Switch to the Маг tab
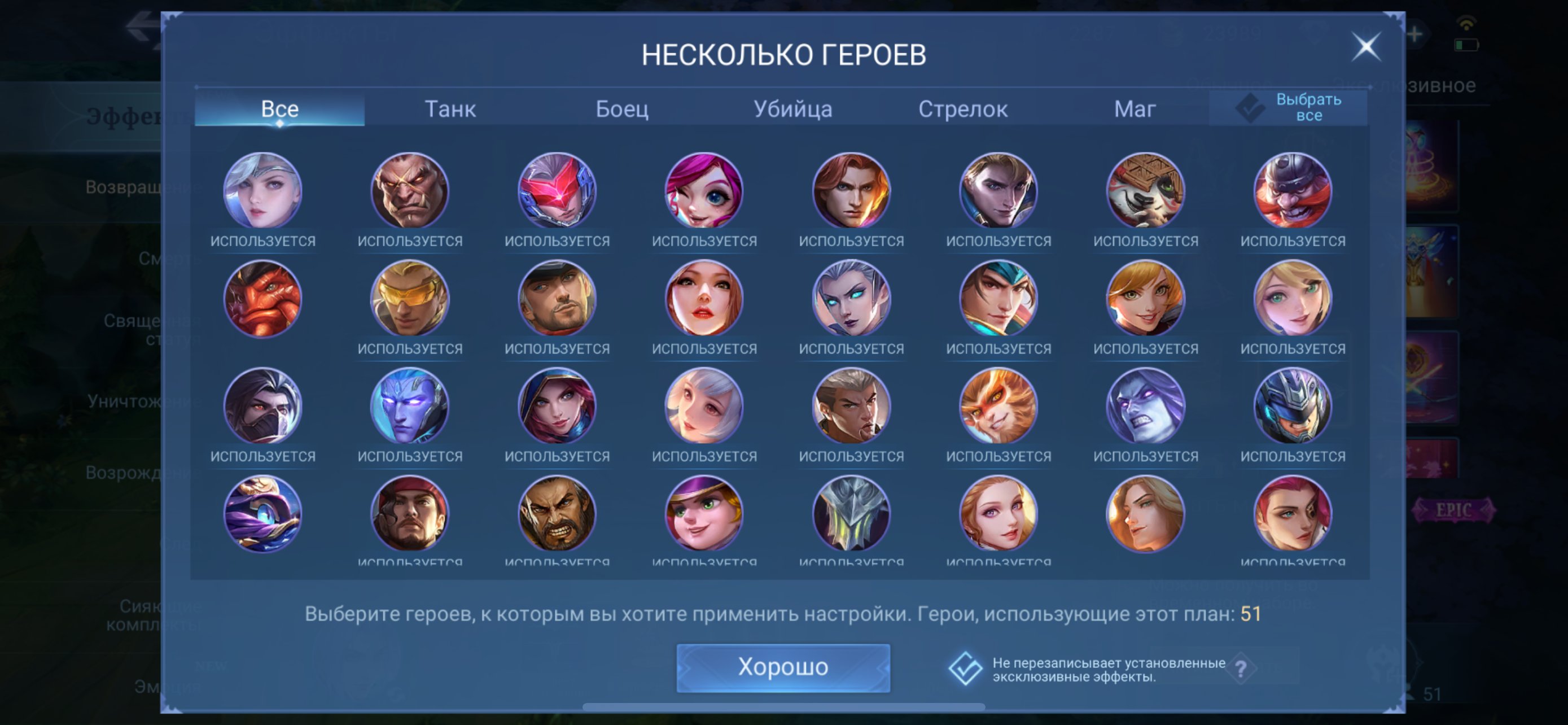 coord(1136,110)
